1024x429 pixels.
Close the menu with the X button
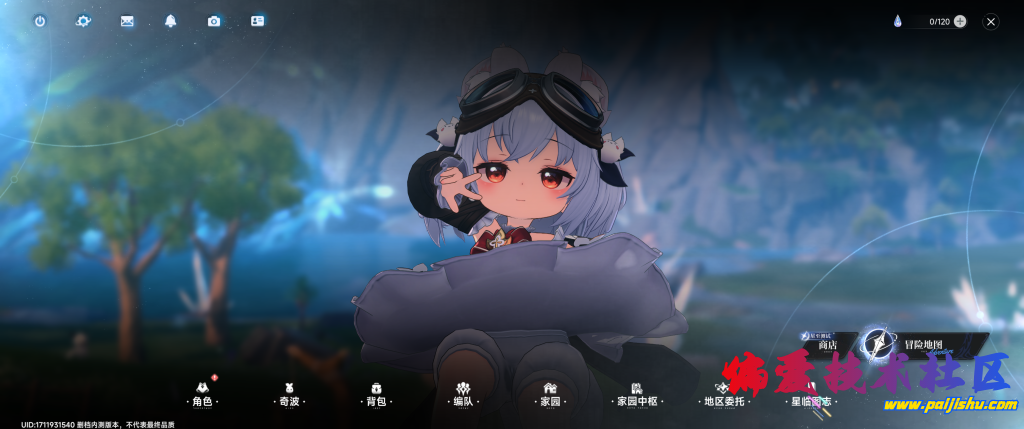point(991,21)
